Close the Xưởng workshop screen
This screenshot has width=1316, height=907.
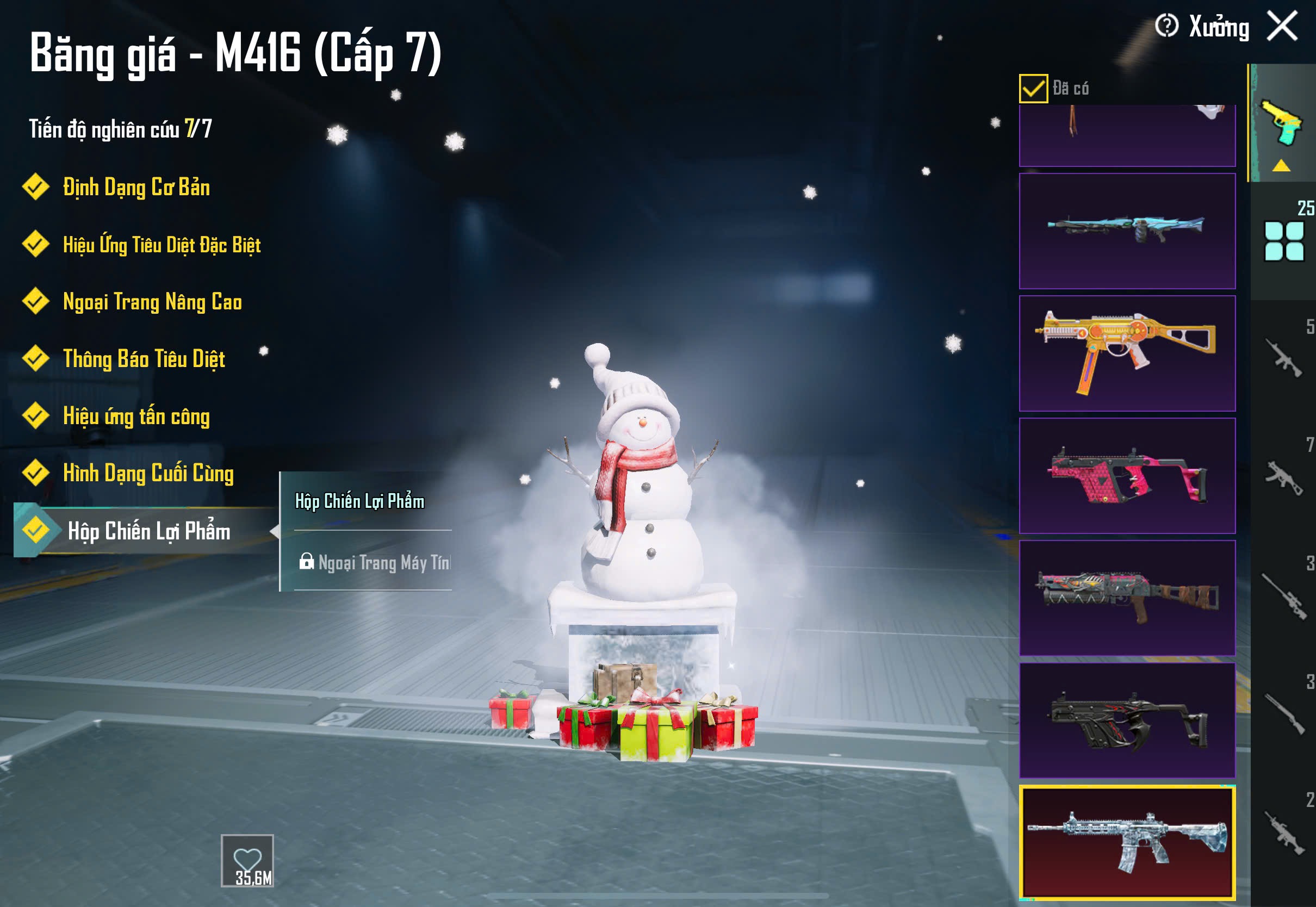(1282, 26)
